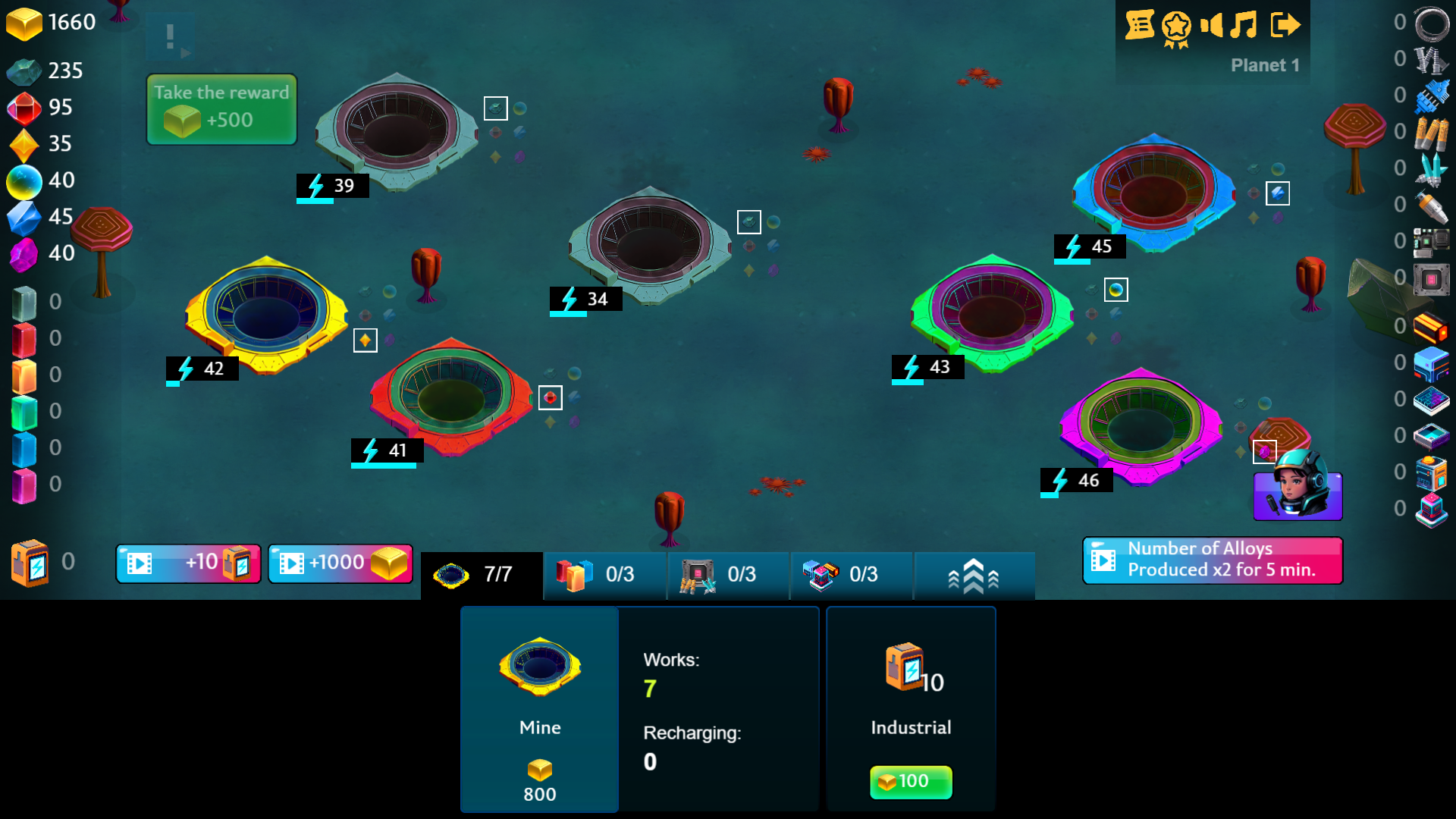Select the gold alloy counter icon
Image resolution: width=1456 pixels, height=819 pixels.
coord(25,23)
